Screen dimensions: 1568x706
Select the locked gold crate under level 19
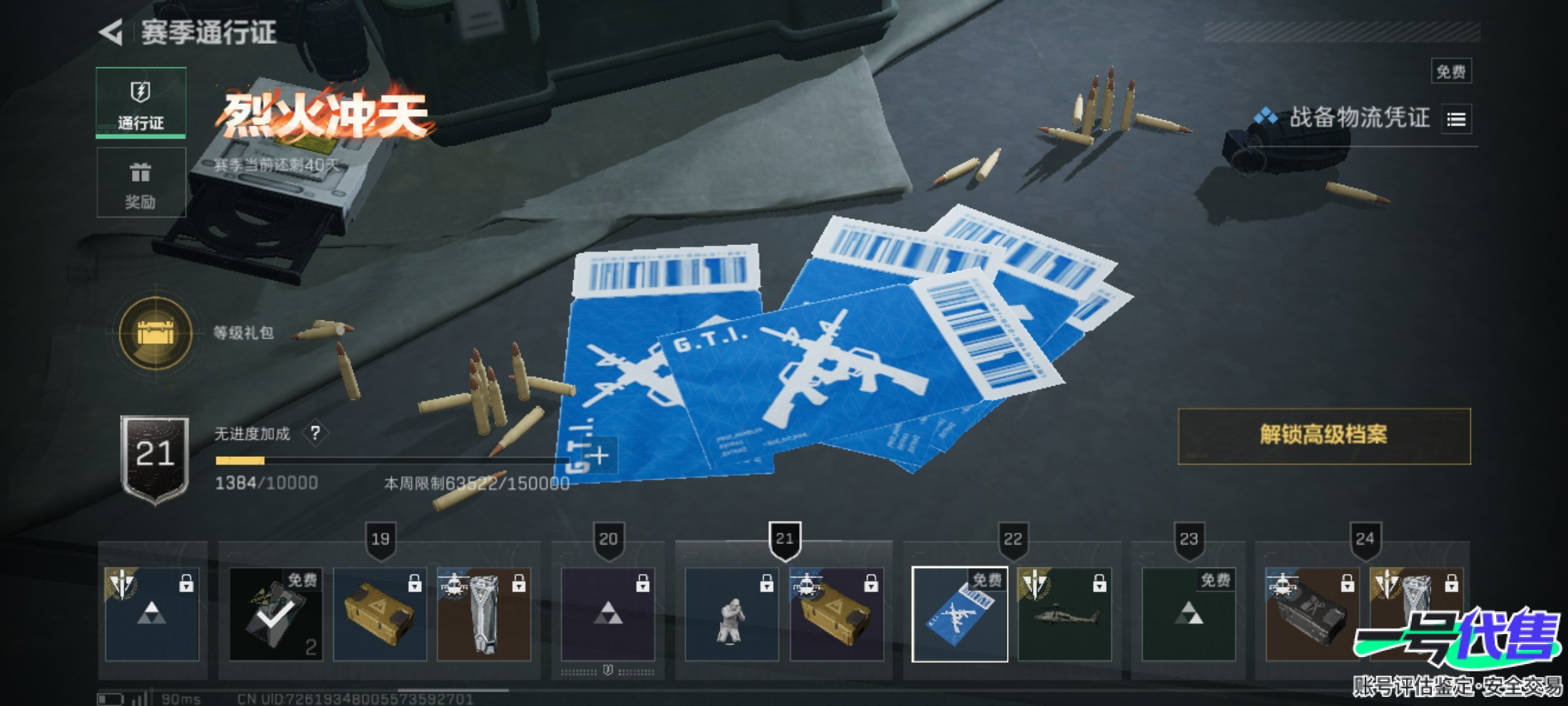coord(380,614)
